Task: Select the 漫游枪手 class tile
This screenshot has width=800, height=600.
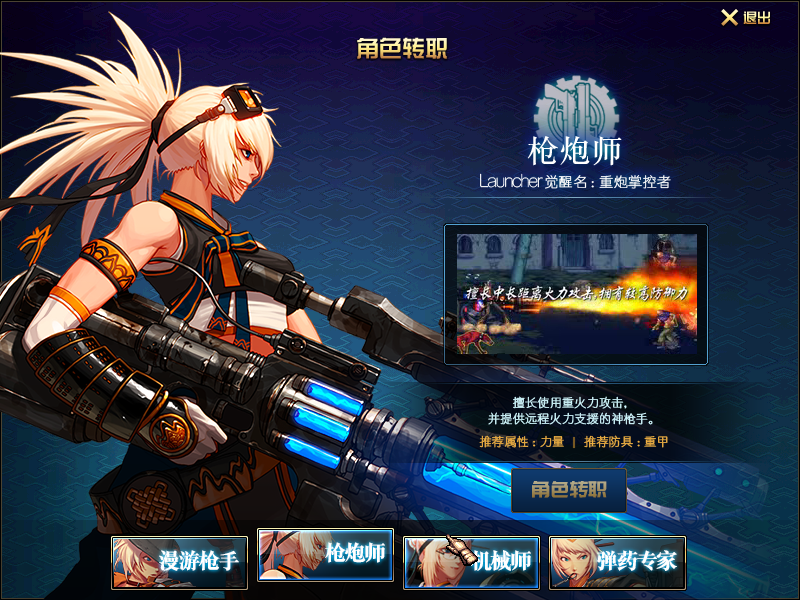Action: pos(180,561)
